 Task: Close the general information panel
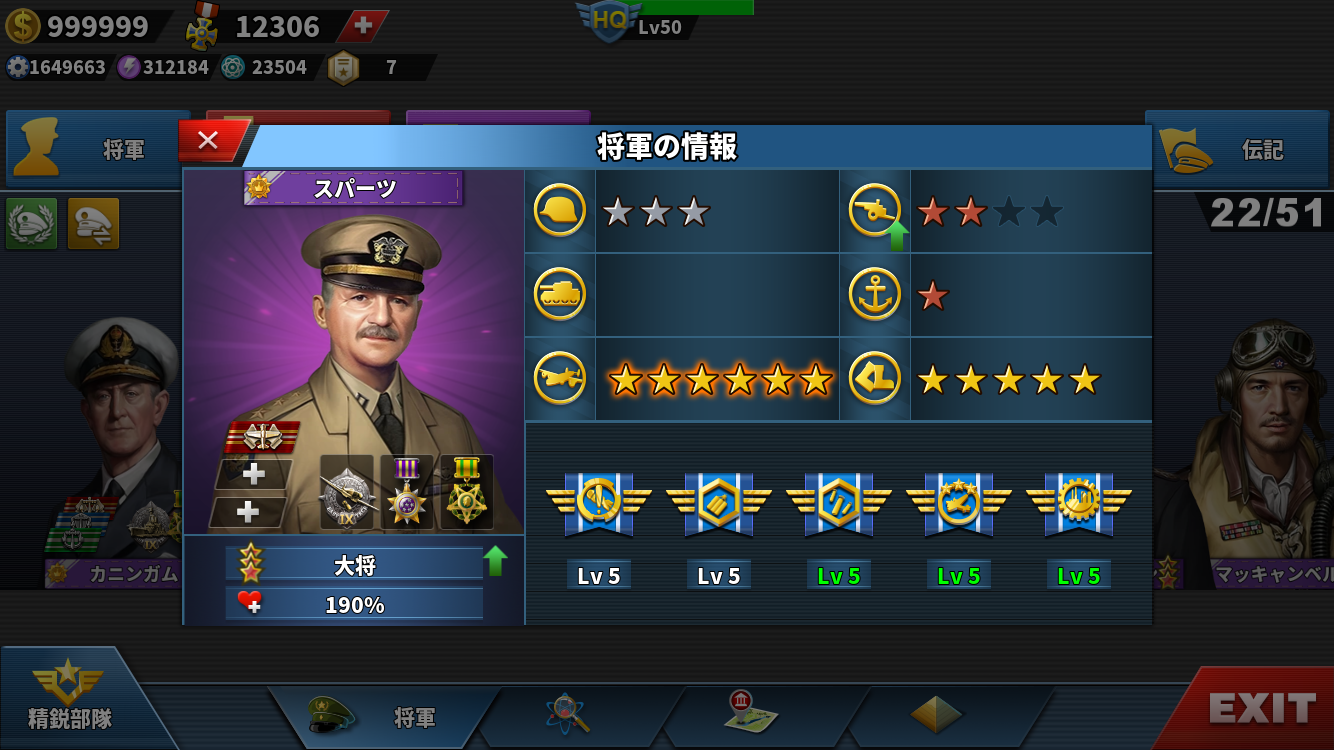pyautogui.click(x=208, y=141)
